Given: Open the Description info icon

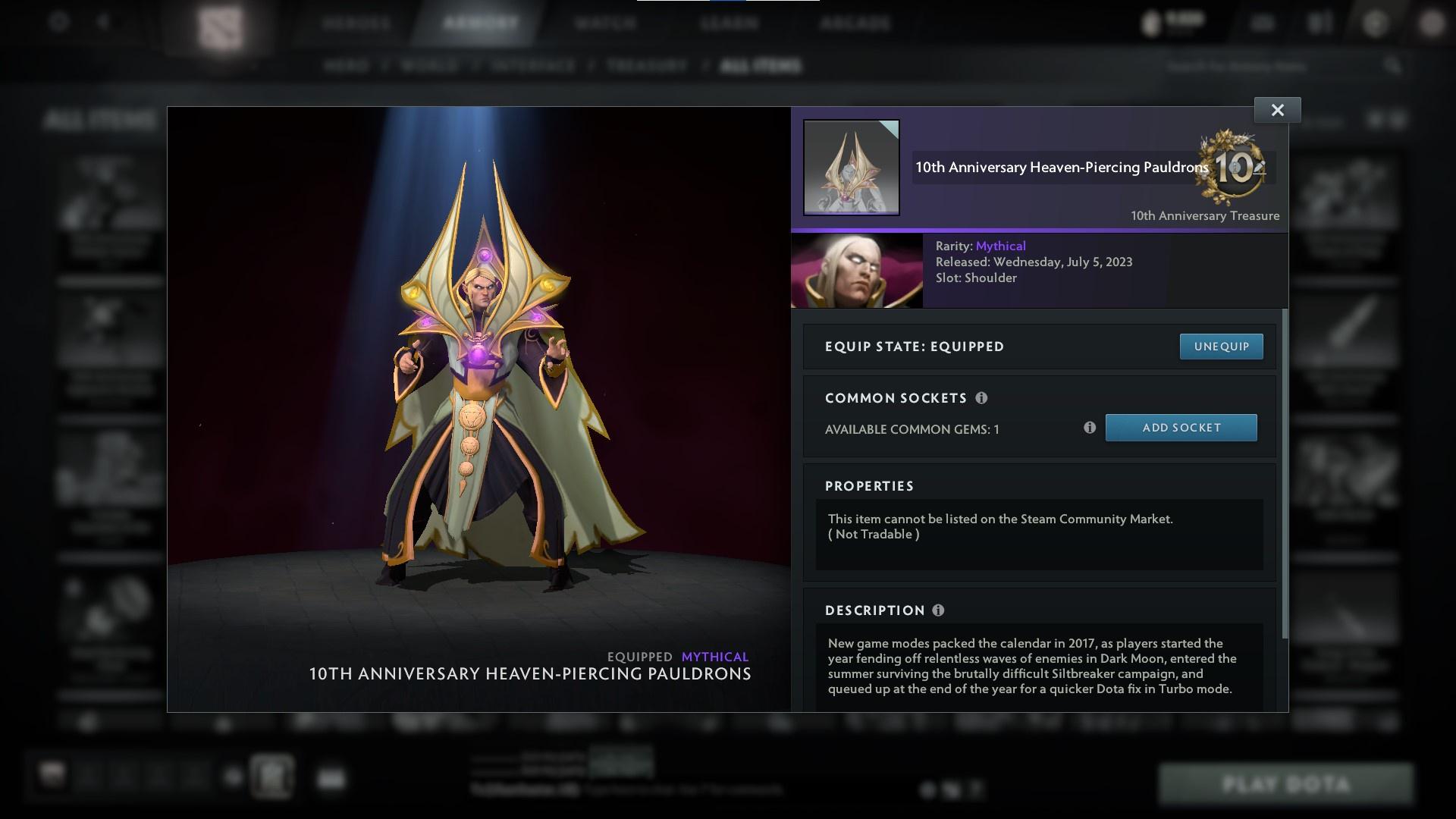Looking at the screenshot, I should click(940, 610).
